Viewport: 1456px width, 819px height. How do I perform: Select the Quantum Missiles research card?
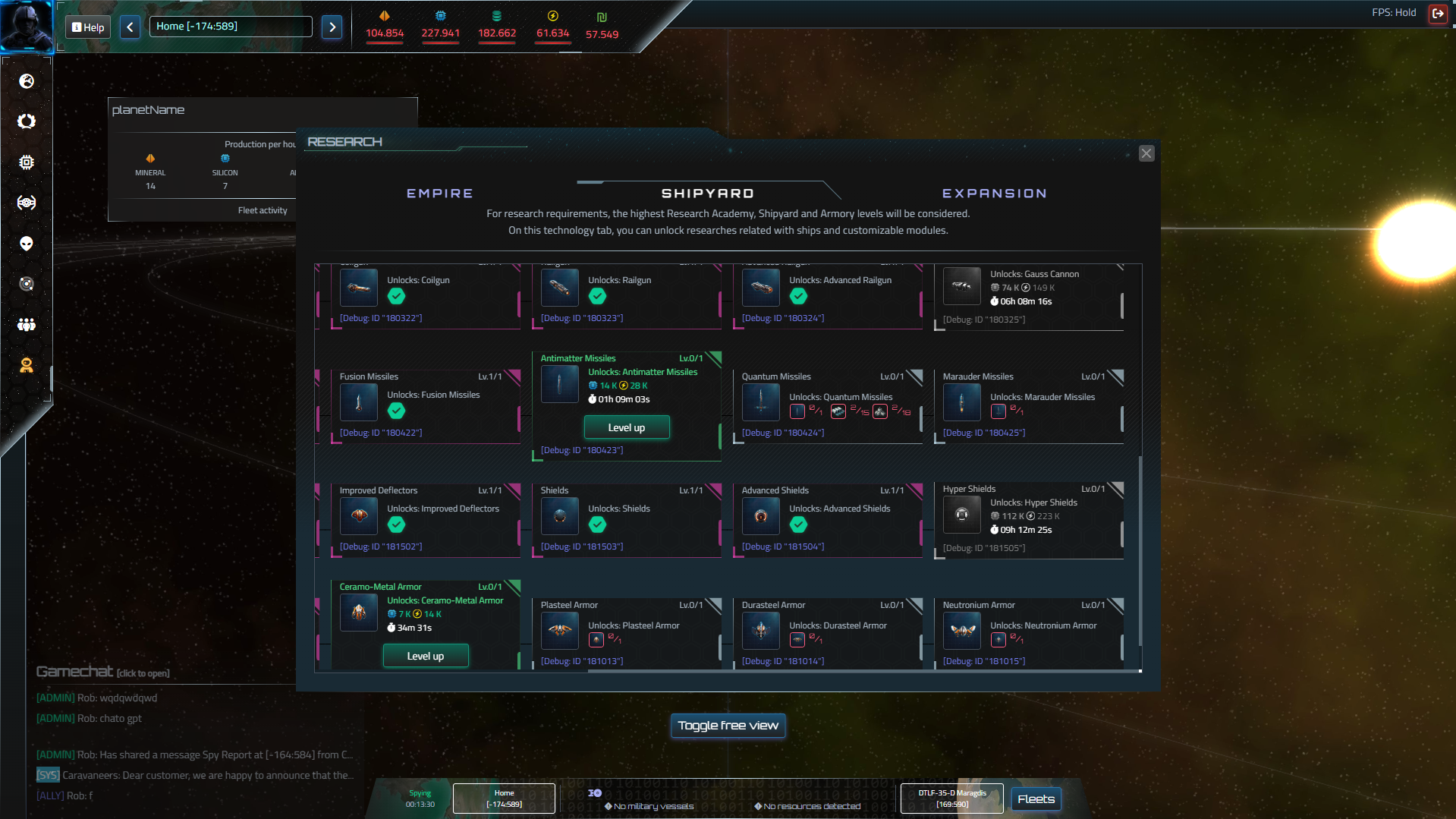pos(827,406)
